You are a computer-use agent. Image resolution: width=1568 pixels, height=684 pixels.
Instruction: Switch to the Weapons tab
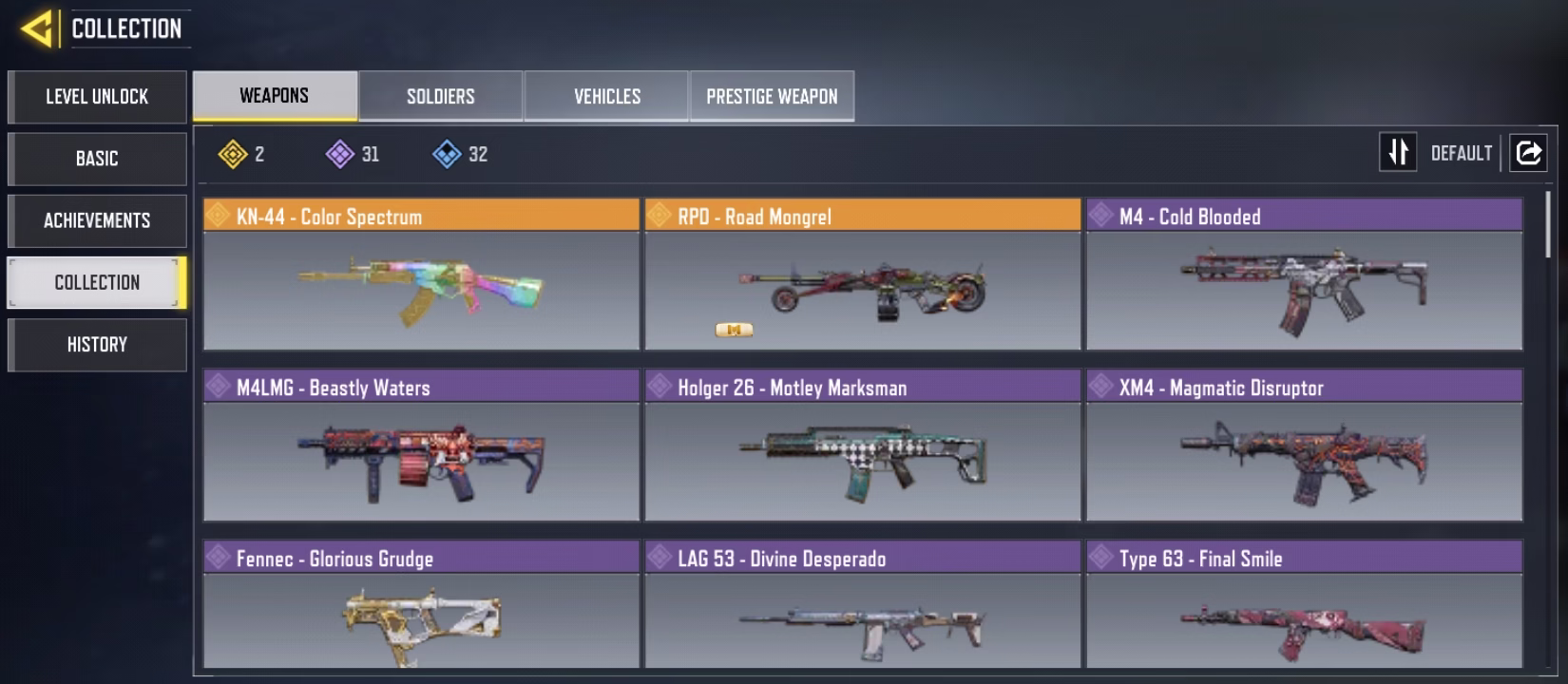(x=275, y=96)
